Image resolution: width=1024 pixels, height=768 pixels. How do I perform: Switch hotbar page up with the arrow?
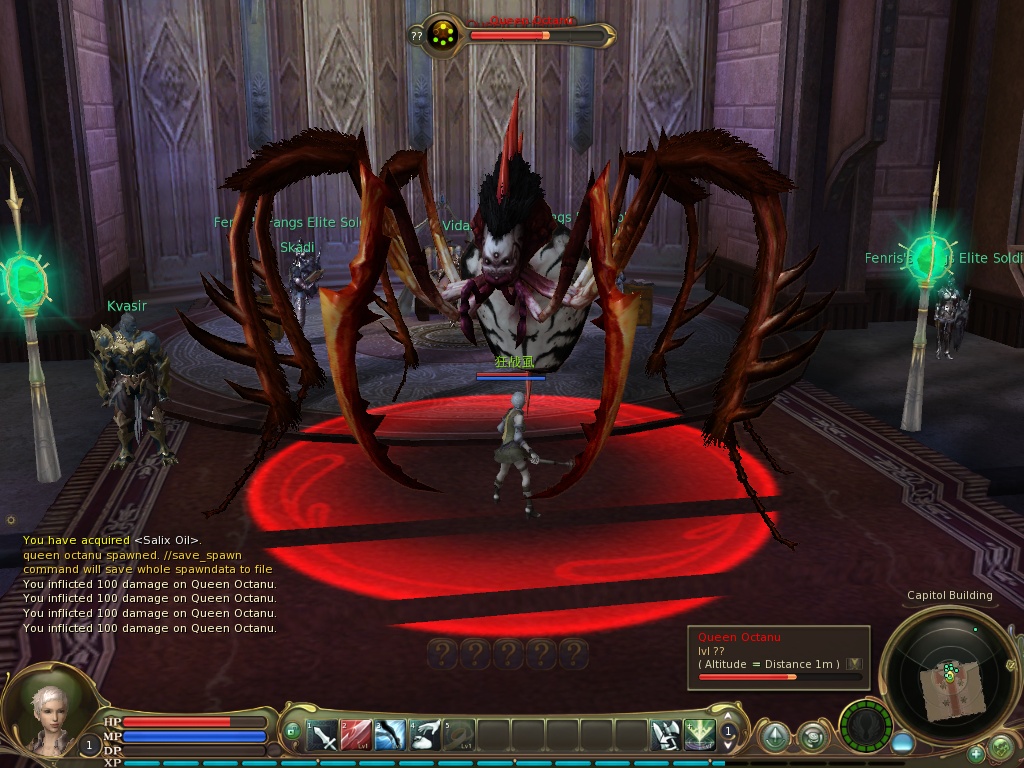tap(729, 718)
